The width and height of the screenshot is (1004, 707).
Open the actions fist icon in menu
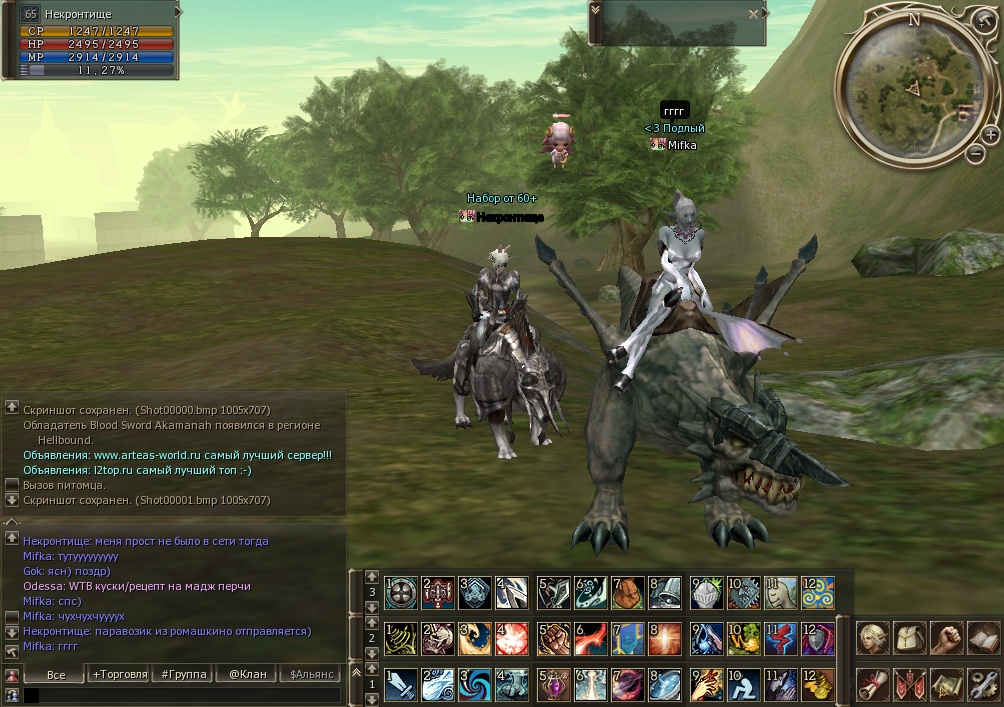point(946,637)
